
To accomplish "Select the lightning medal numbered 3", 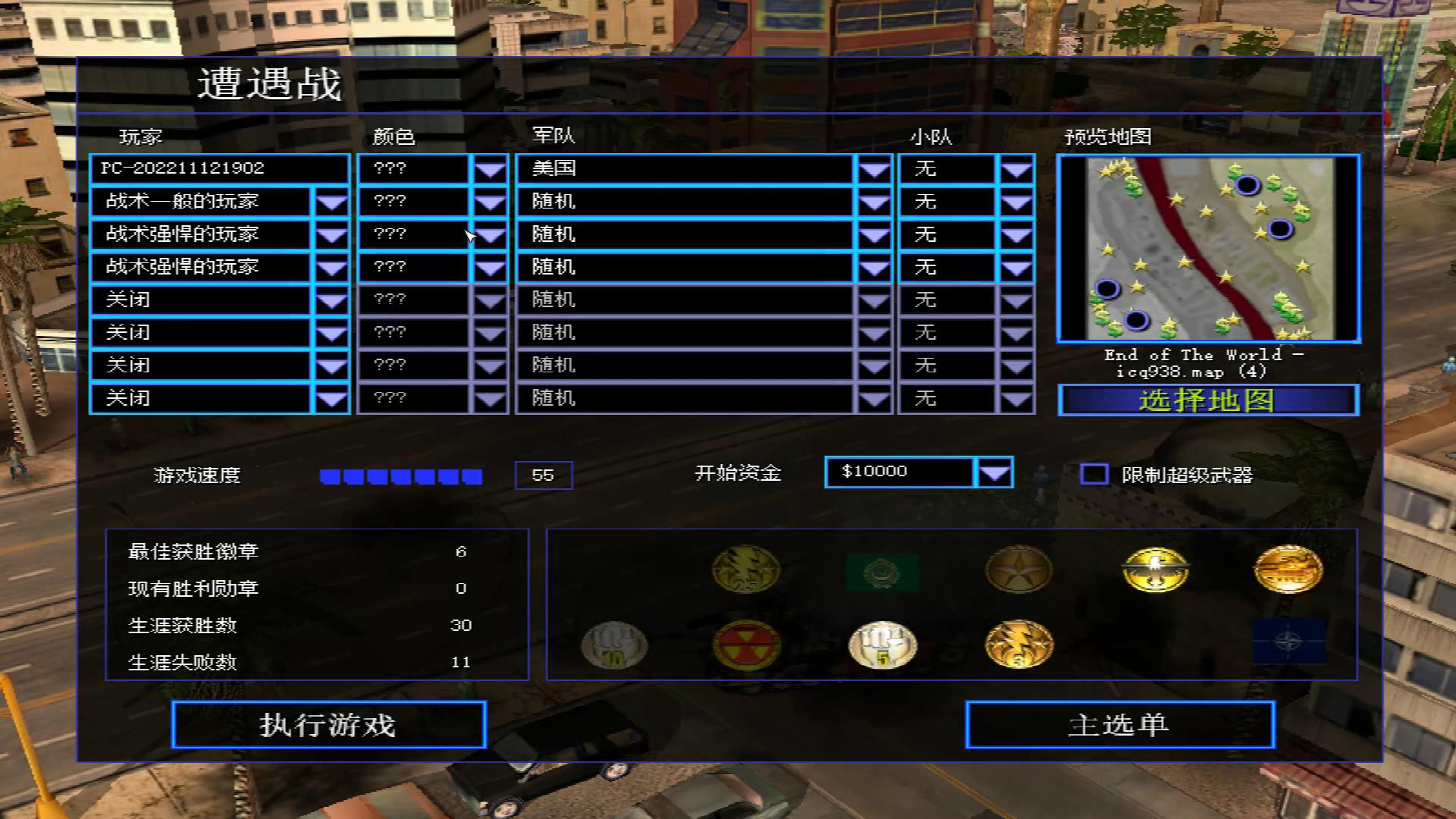I will (1018, 646).
